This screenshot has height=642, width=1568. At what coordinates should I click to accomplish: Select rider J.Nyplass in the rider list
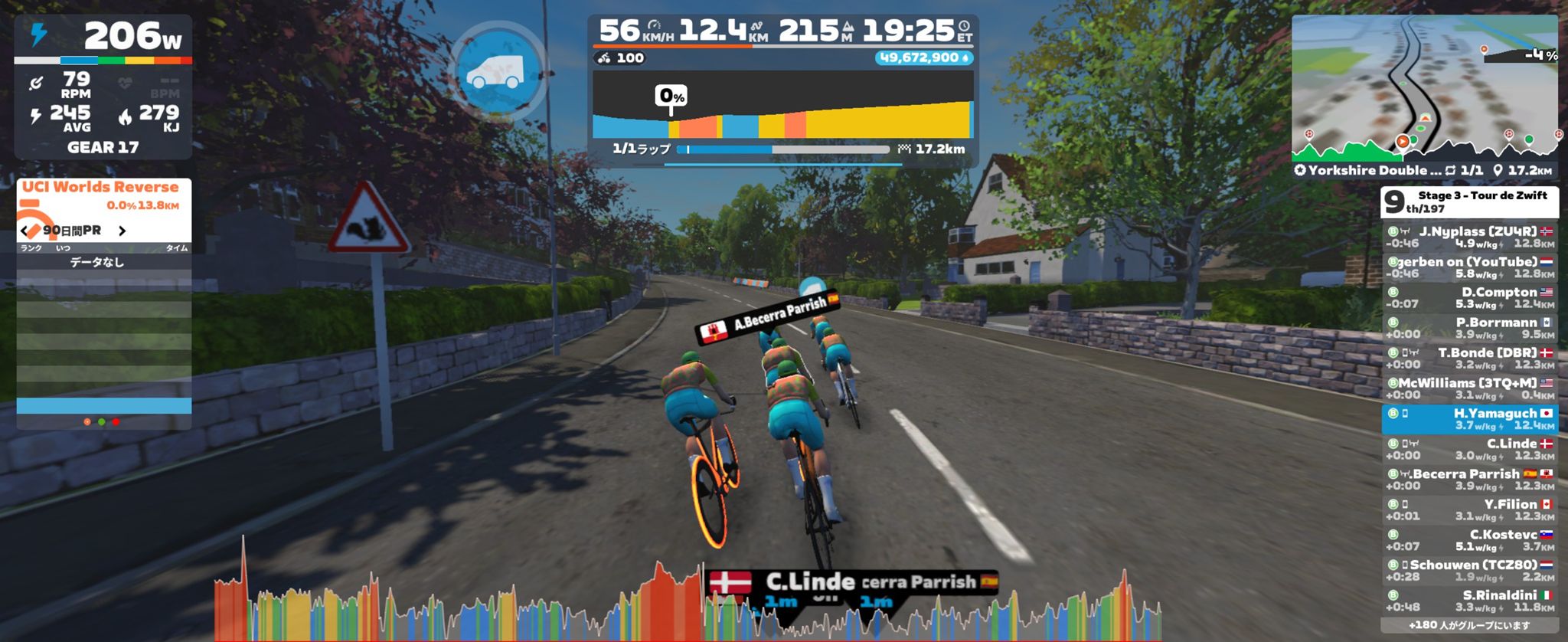coord(1469,237)
